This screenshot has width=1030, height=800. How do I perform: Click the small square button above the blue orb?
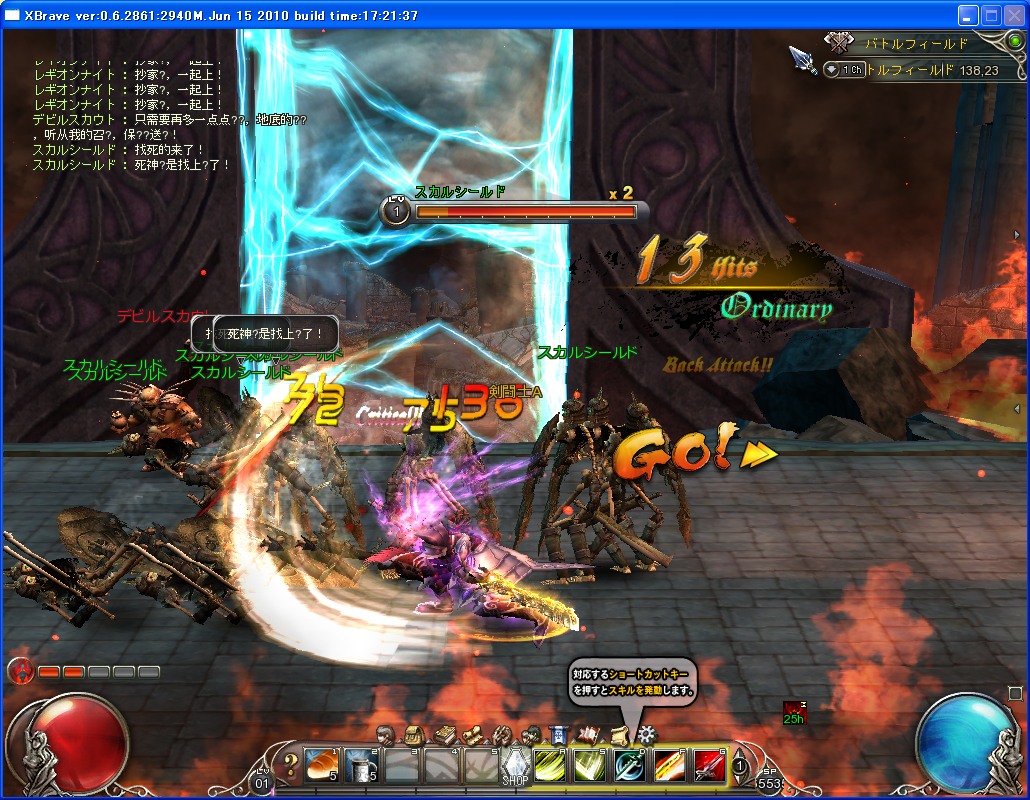[1014, 693]
